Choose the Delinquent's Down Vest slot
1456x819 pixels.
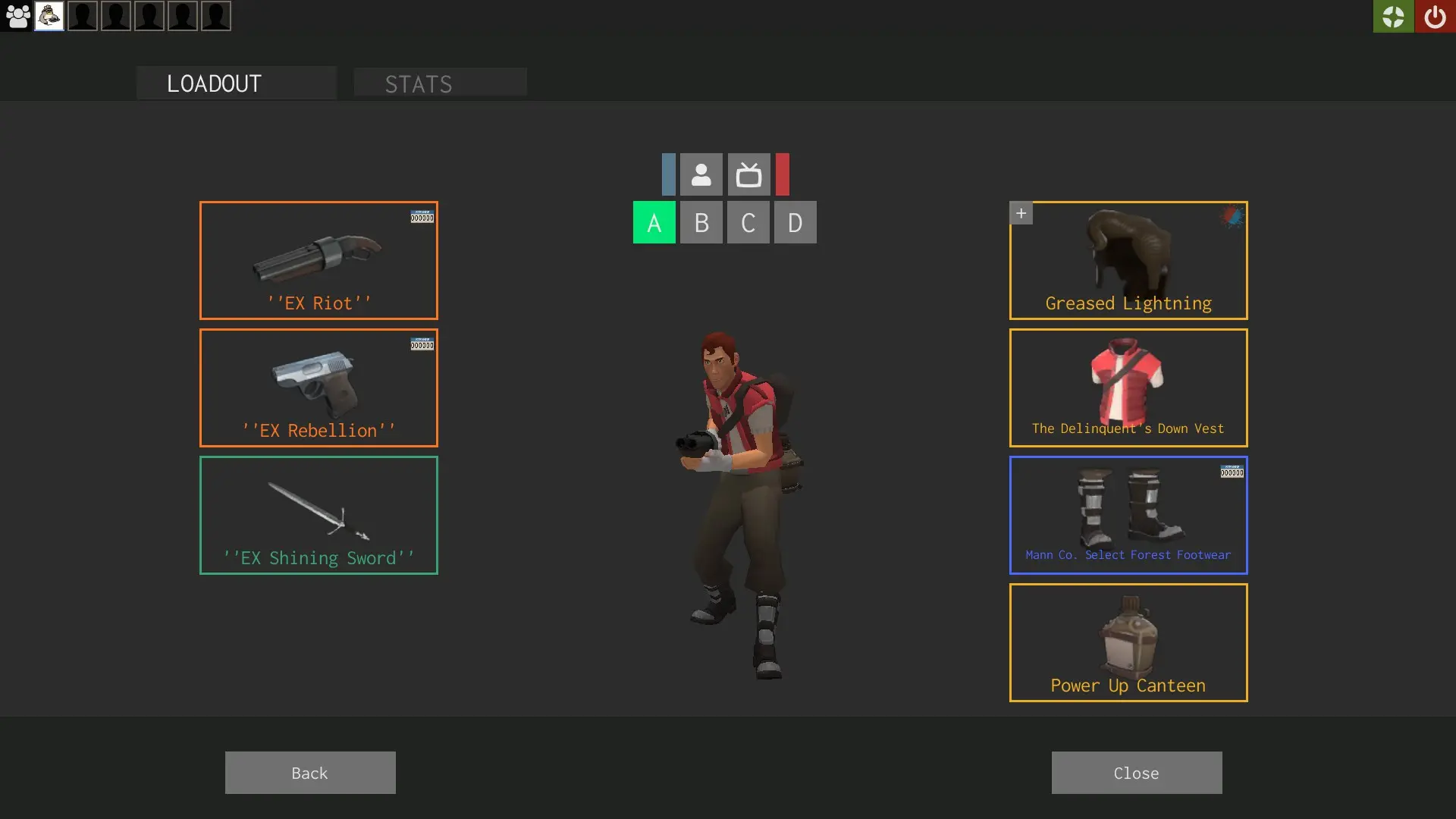point(1128,388)
